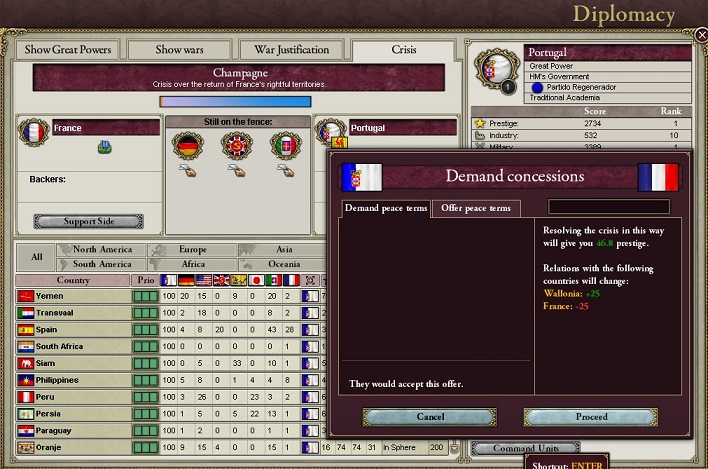Show All countries filter
708x469 pixels.
coord(37,257)
